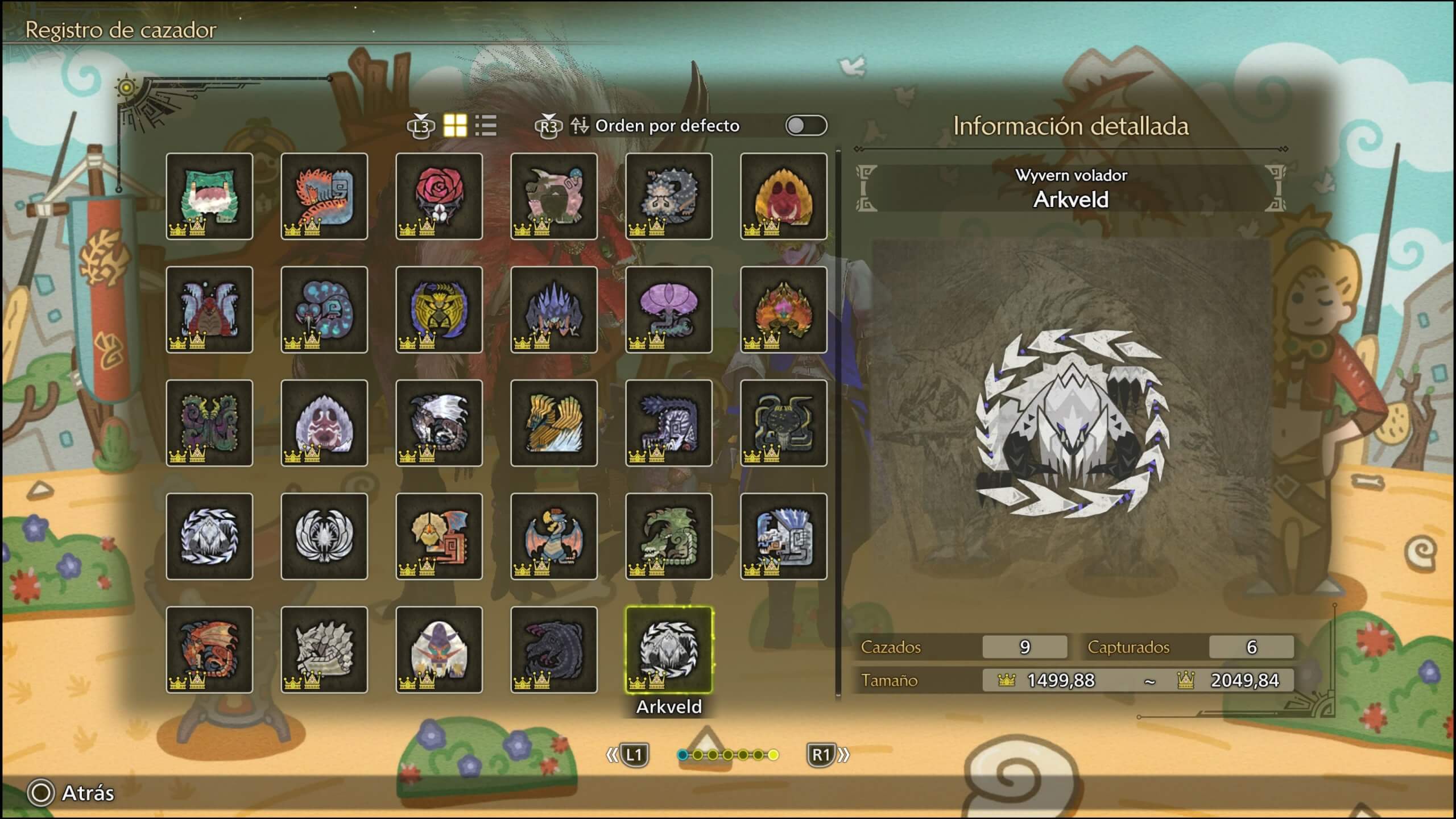Choose the Yian Kut-Ku big-eared icon
Viewport: 1456px width, 819px height.
point(439,536)
